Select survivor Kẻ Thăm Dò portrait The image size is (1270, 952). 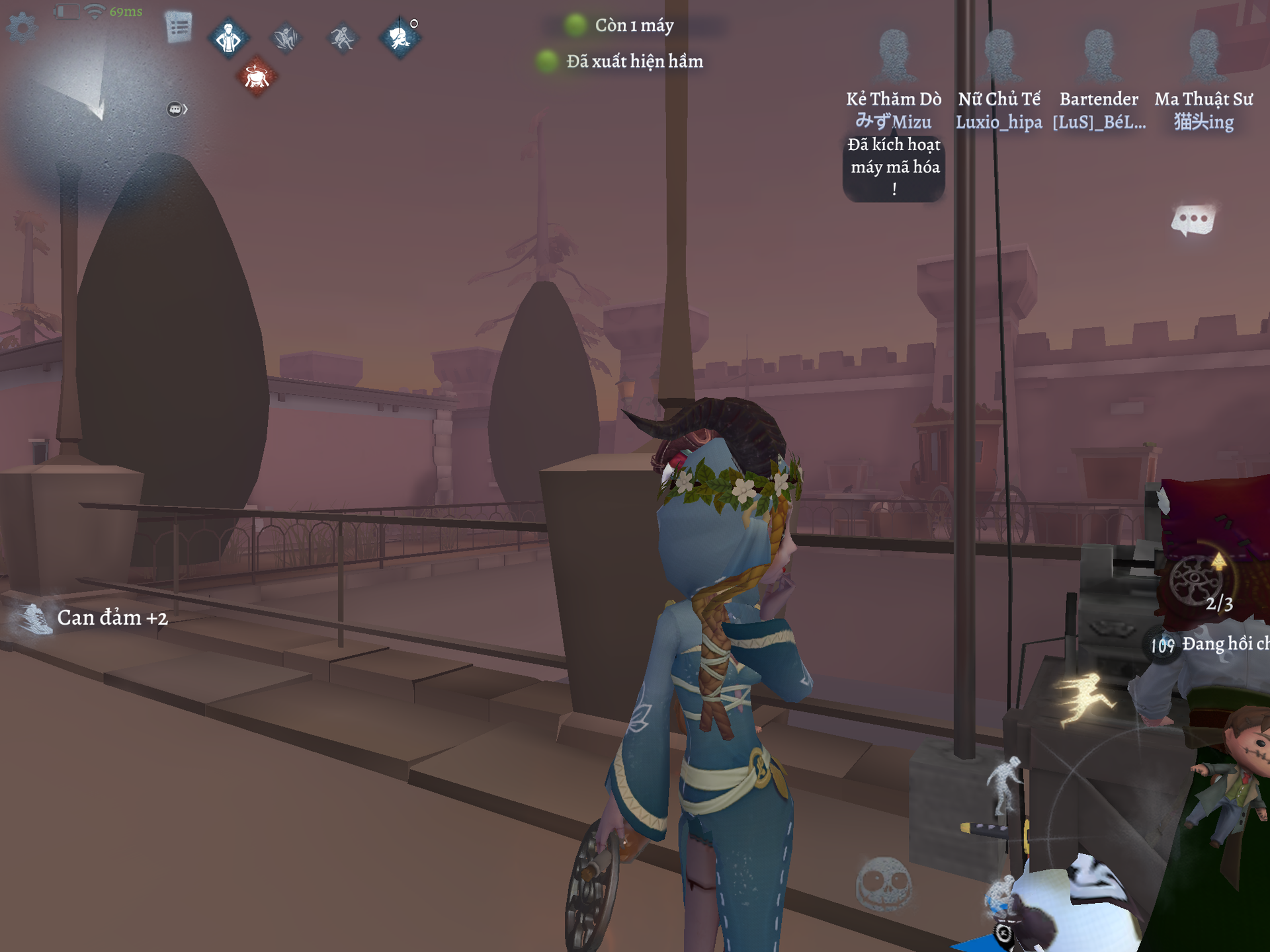tap(894, 56)
